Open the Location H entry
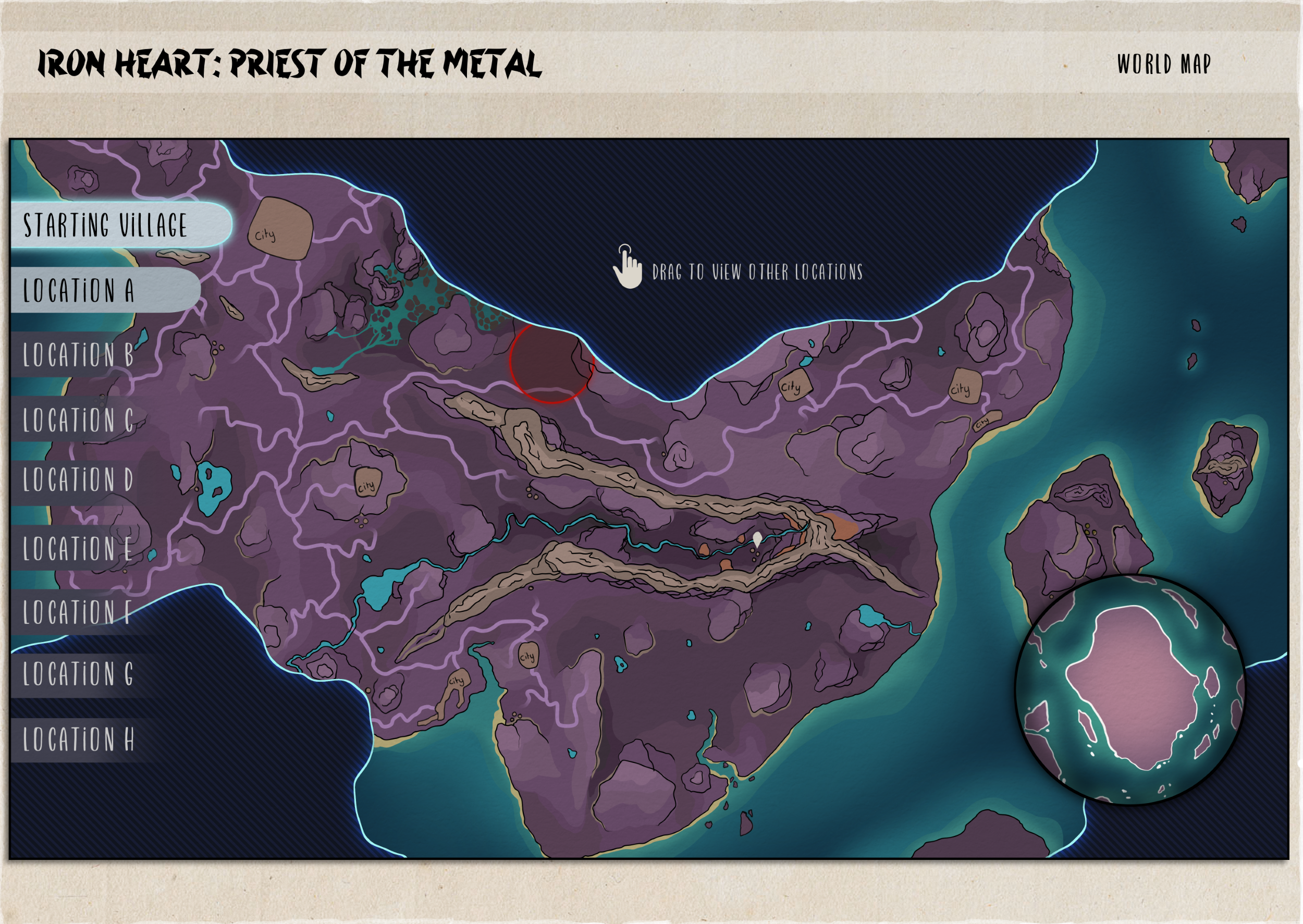 [79, 739]
